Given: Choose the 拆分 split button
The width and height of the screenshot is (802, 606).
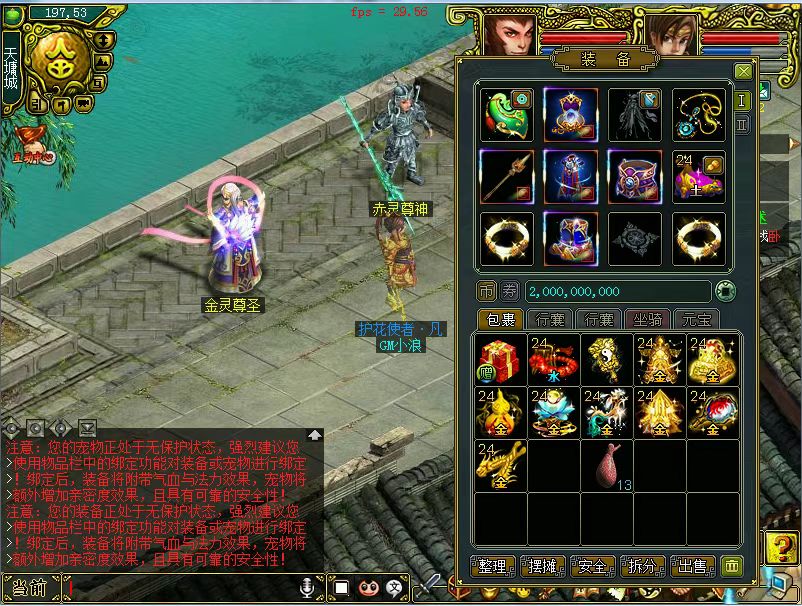Looking at the screenshot, I should 643,566.
